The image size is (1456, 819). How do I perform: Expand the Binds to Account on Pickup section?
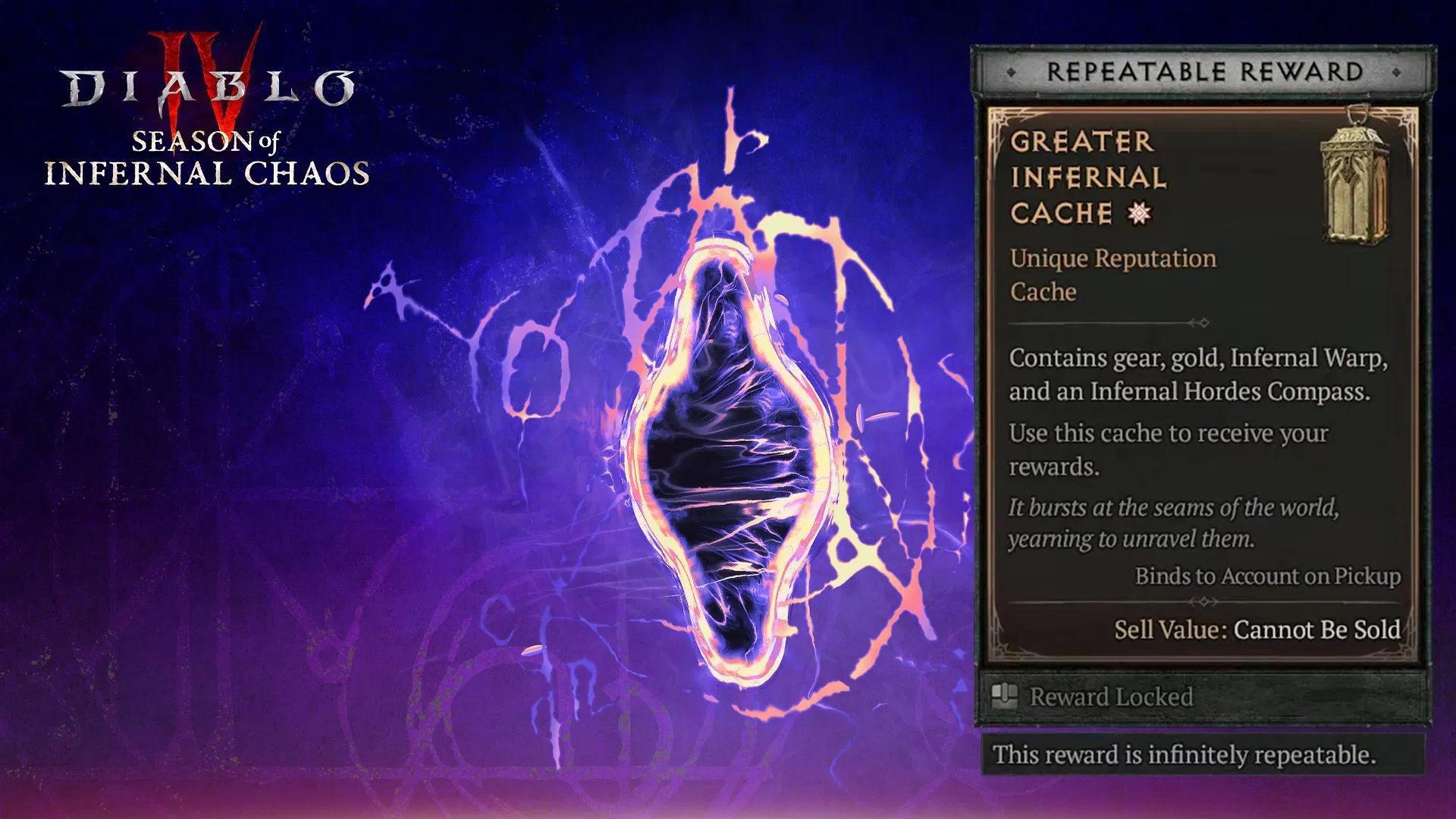1267,576
